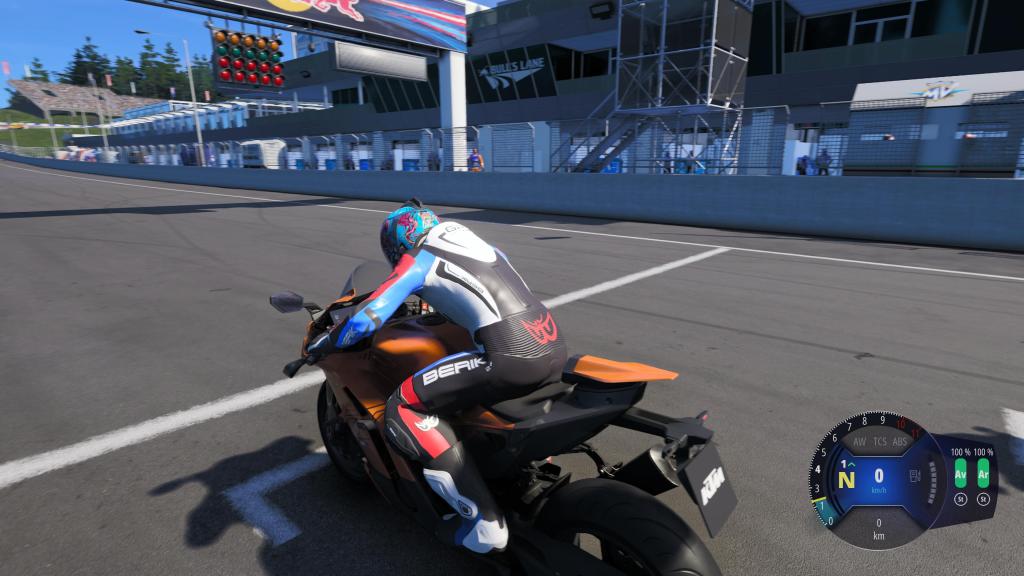Screen dimensions: 1024x576
Task: Toggle the AW anti-wheelie indicator
Action: [859, 441]
